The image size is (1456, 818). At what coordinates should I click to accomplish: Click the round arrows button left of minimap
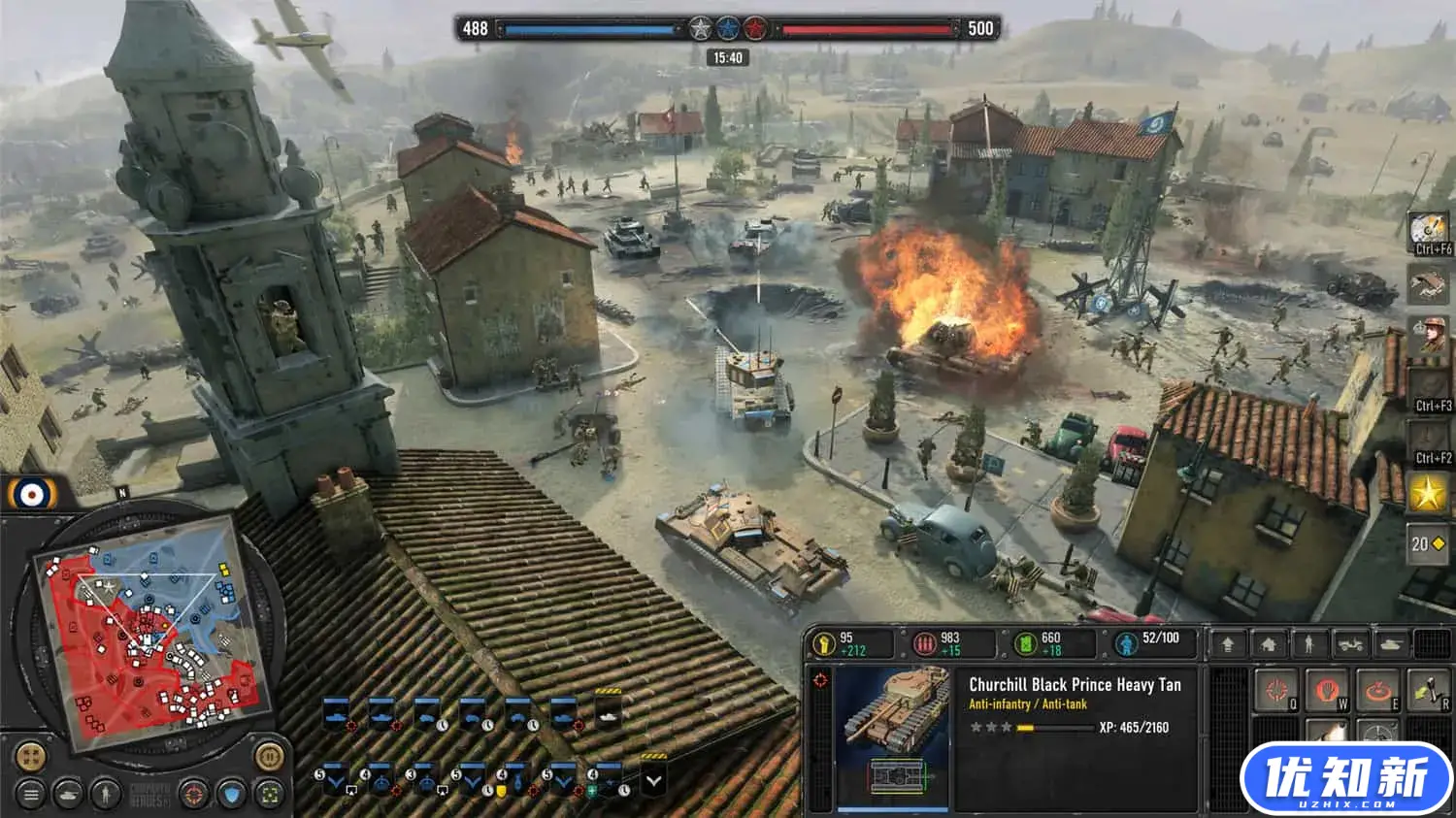coord(31,756)
